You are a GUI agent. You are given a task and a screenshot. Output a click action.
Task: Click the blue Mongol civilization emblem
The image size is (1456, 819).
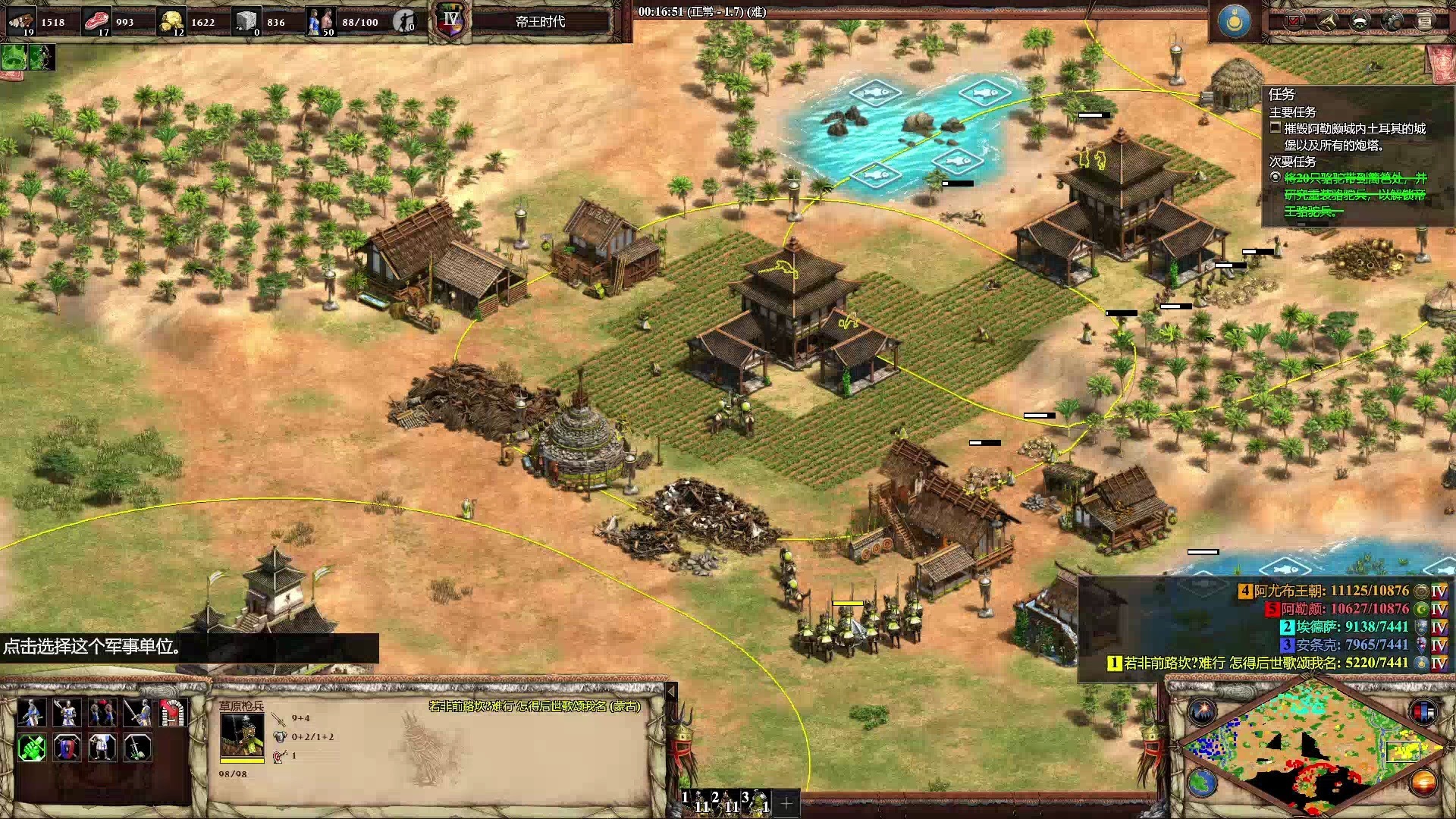1234,21
